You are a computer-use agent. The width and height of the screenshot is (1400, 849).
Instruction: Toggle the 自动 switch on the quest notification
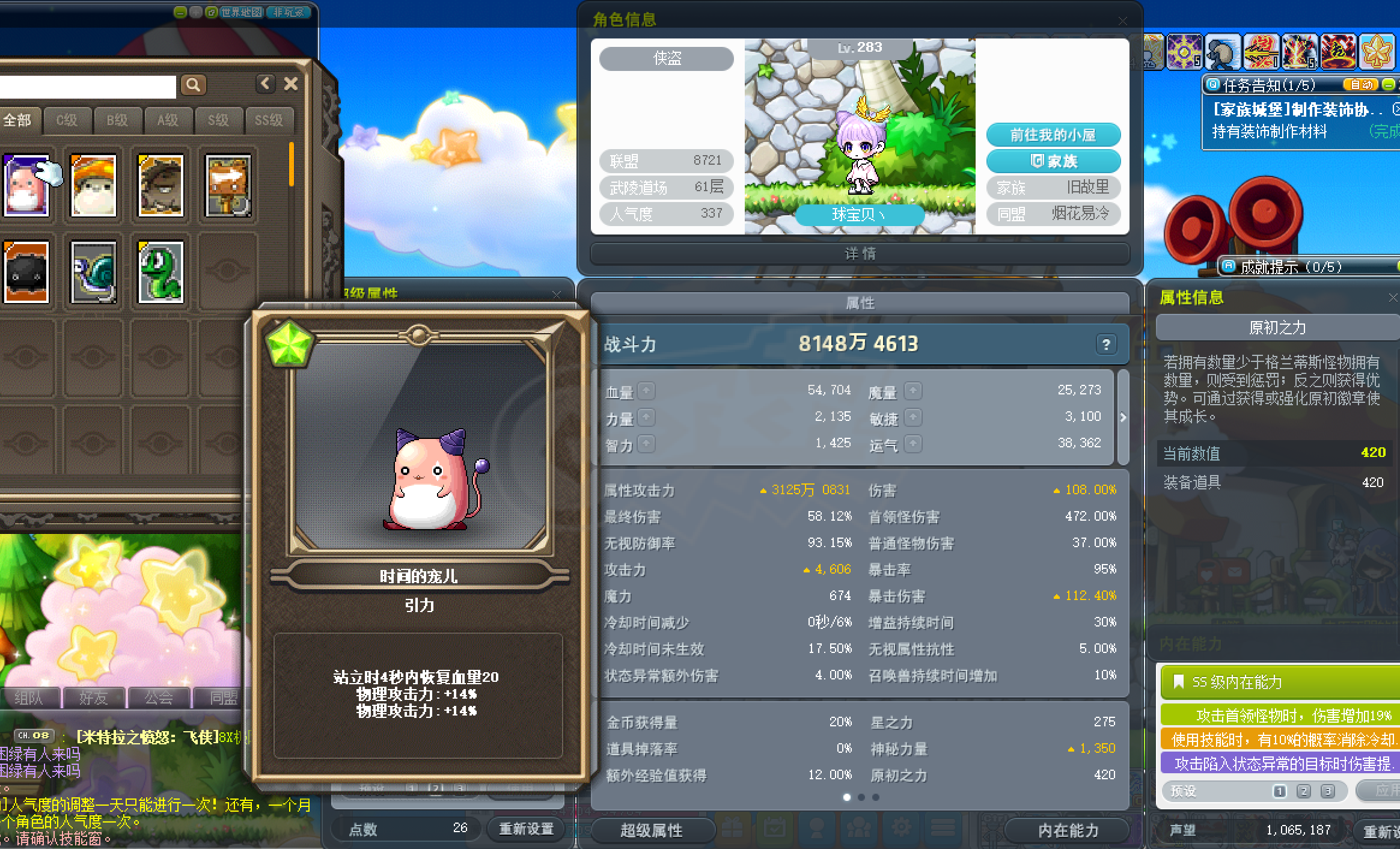1362,84
